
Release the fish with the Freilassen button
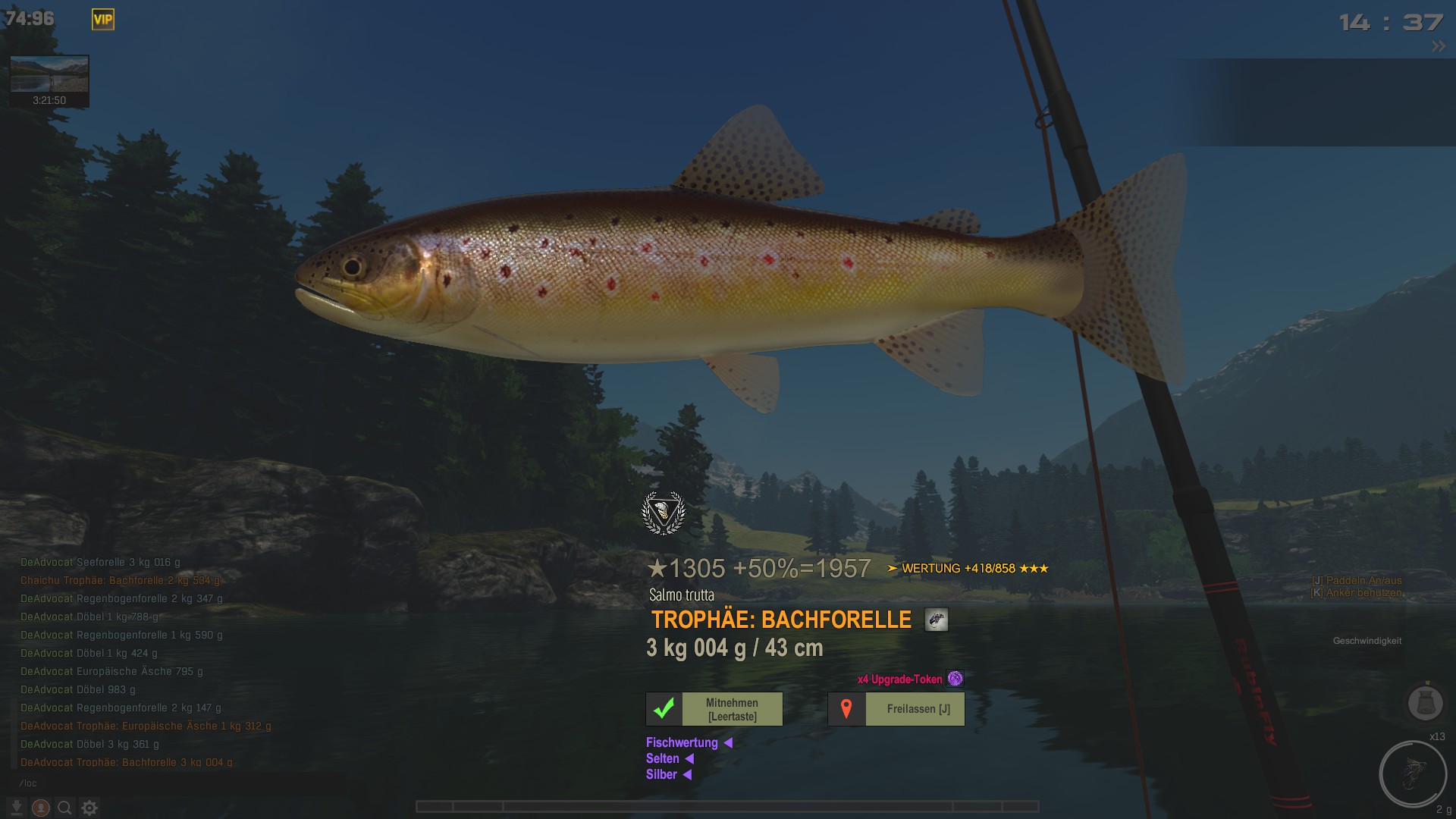point(896,709)
